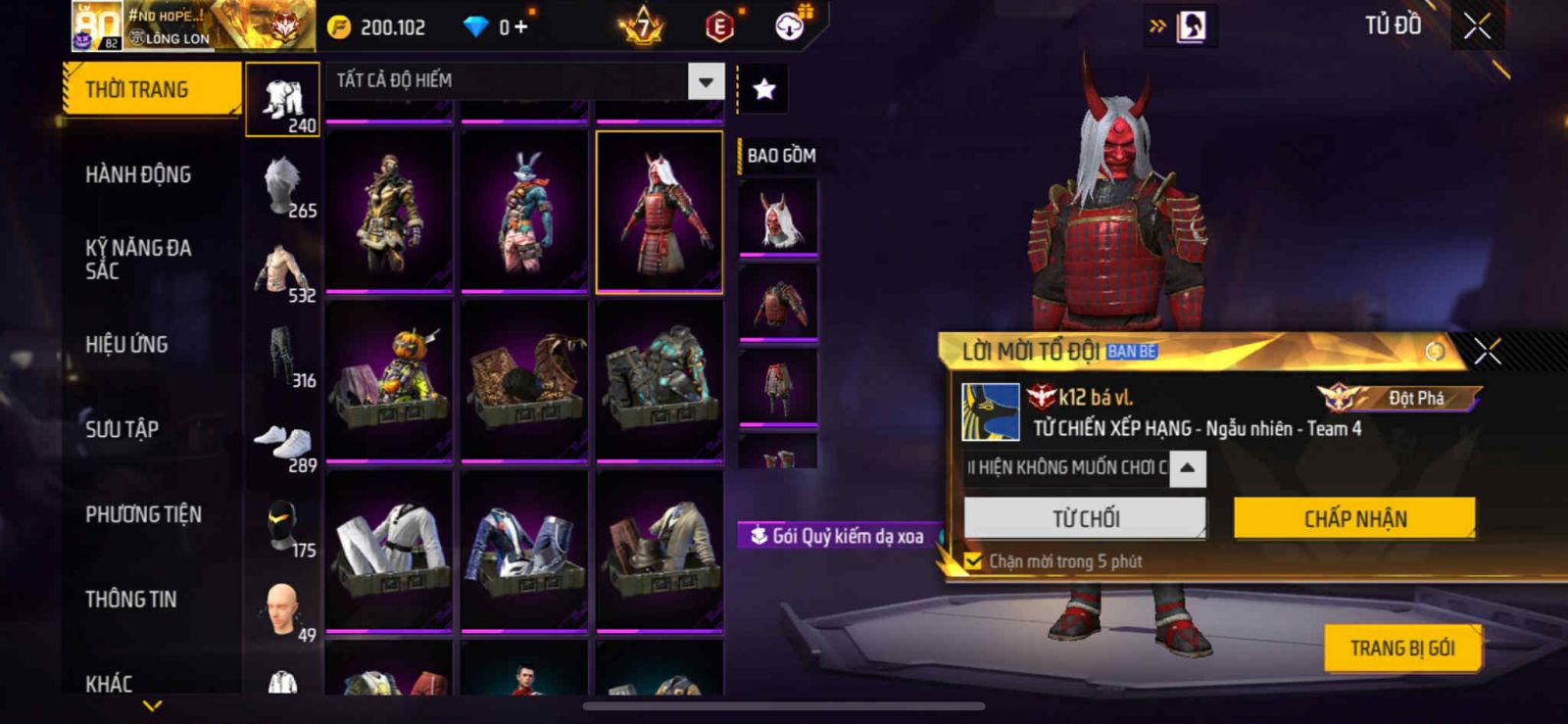Toggle the star favorites filter
The width and height of the screenshot is (1568, 724).
click(763, 90)
